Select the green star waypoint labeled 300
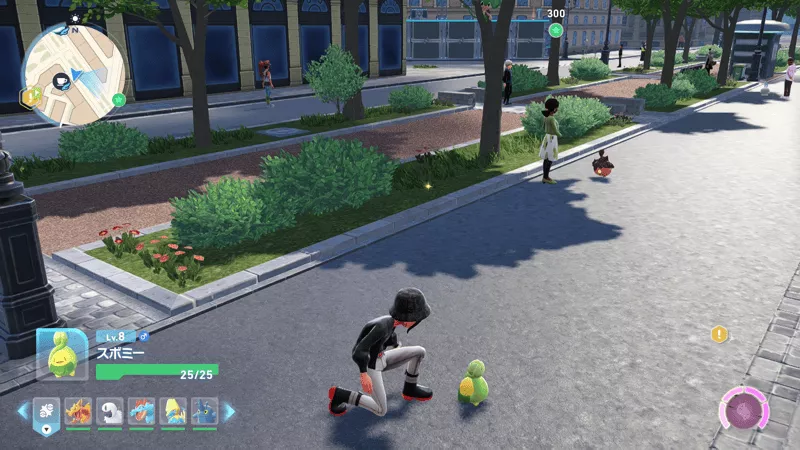Screen dimensions: 800x450 point(556,30)
